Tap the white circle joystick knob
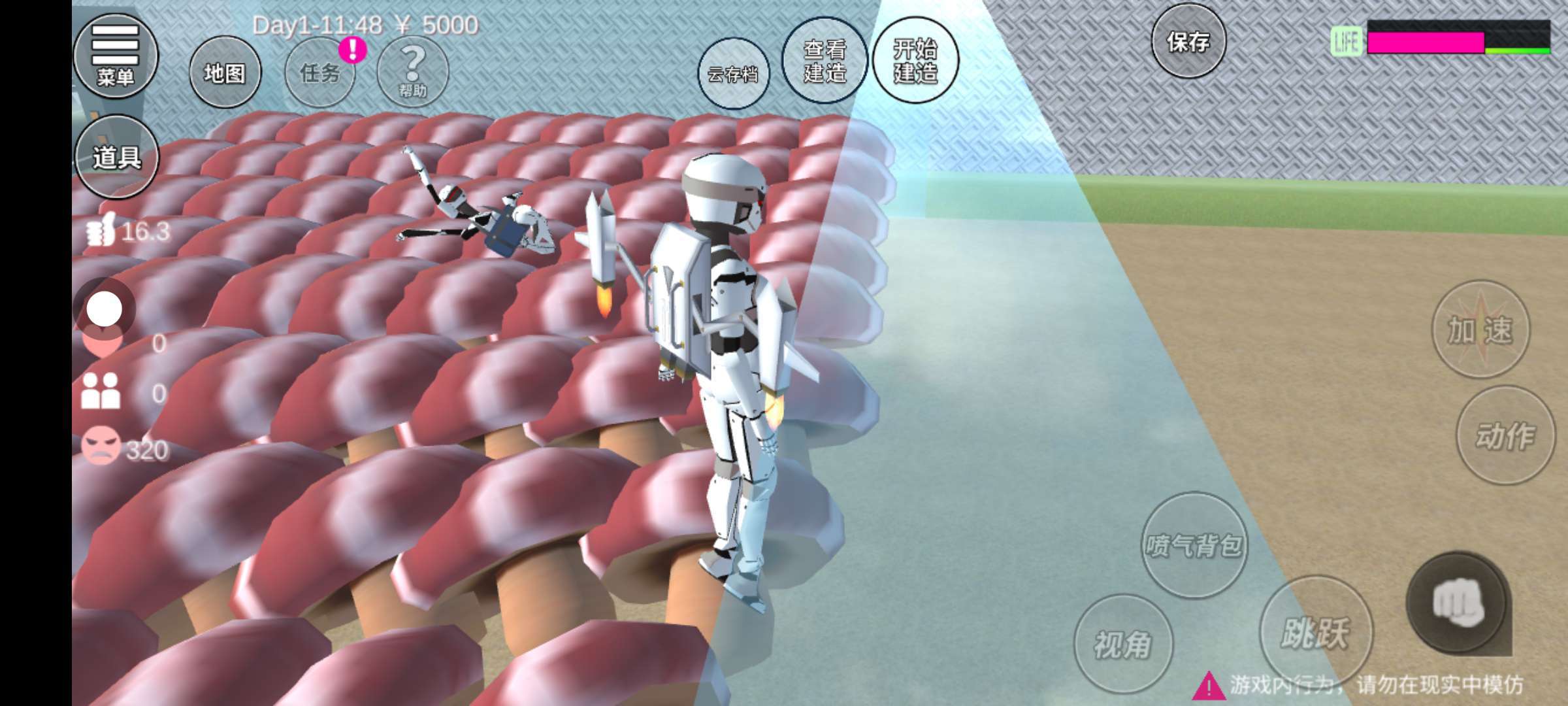 click(x=105, y=309)
